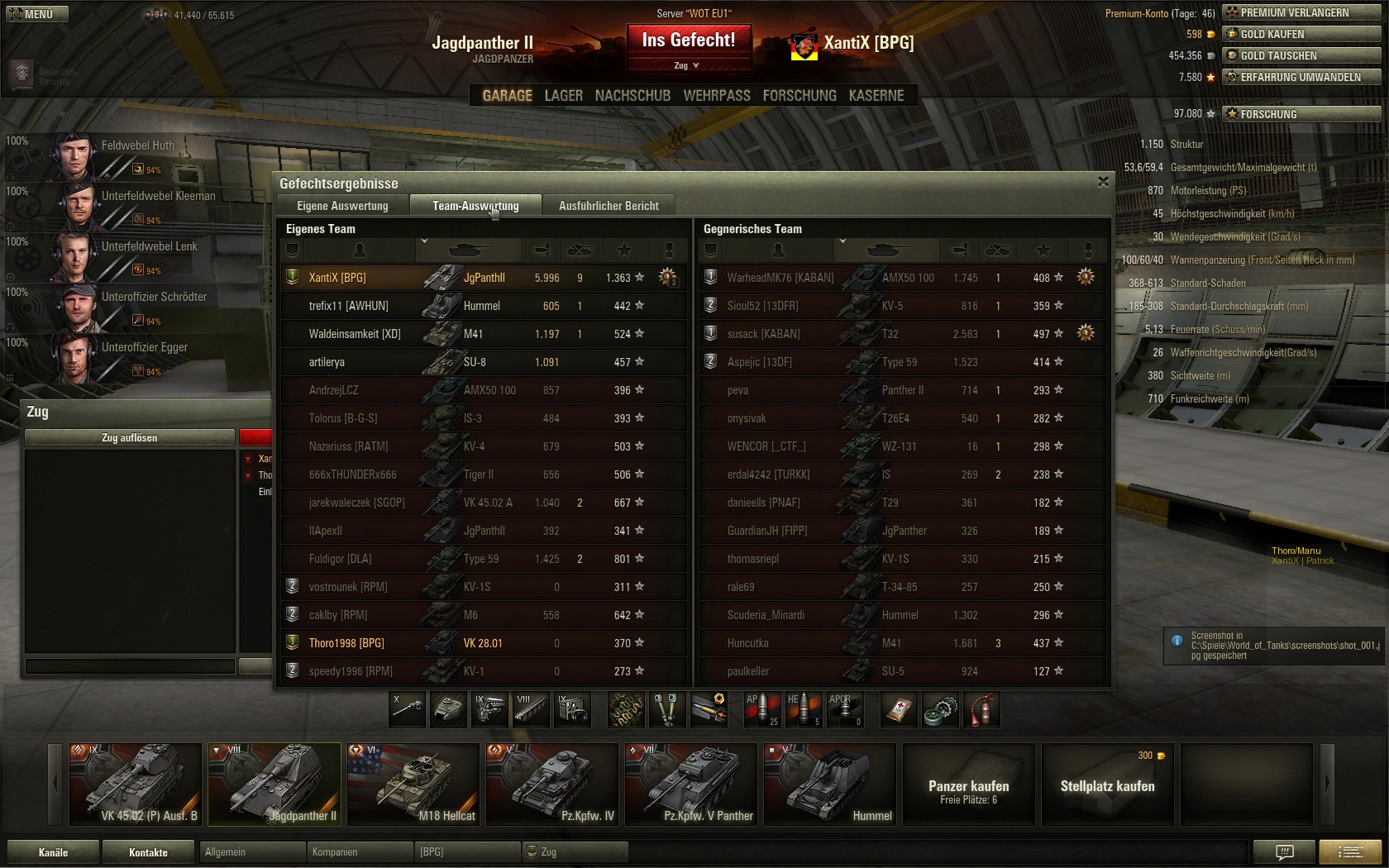Switch to Eigene Auswertung tab
The width and height of the screenshot is (1389, 868).
[342, 206]
